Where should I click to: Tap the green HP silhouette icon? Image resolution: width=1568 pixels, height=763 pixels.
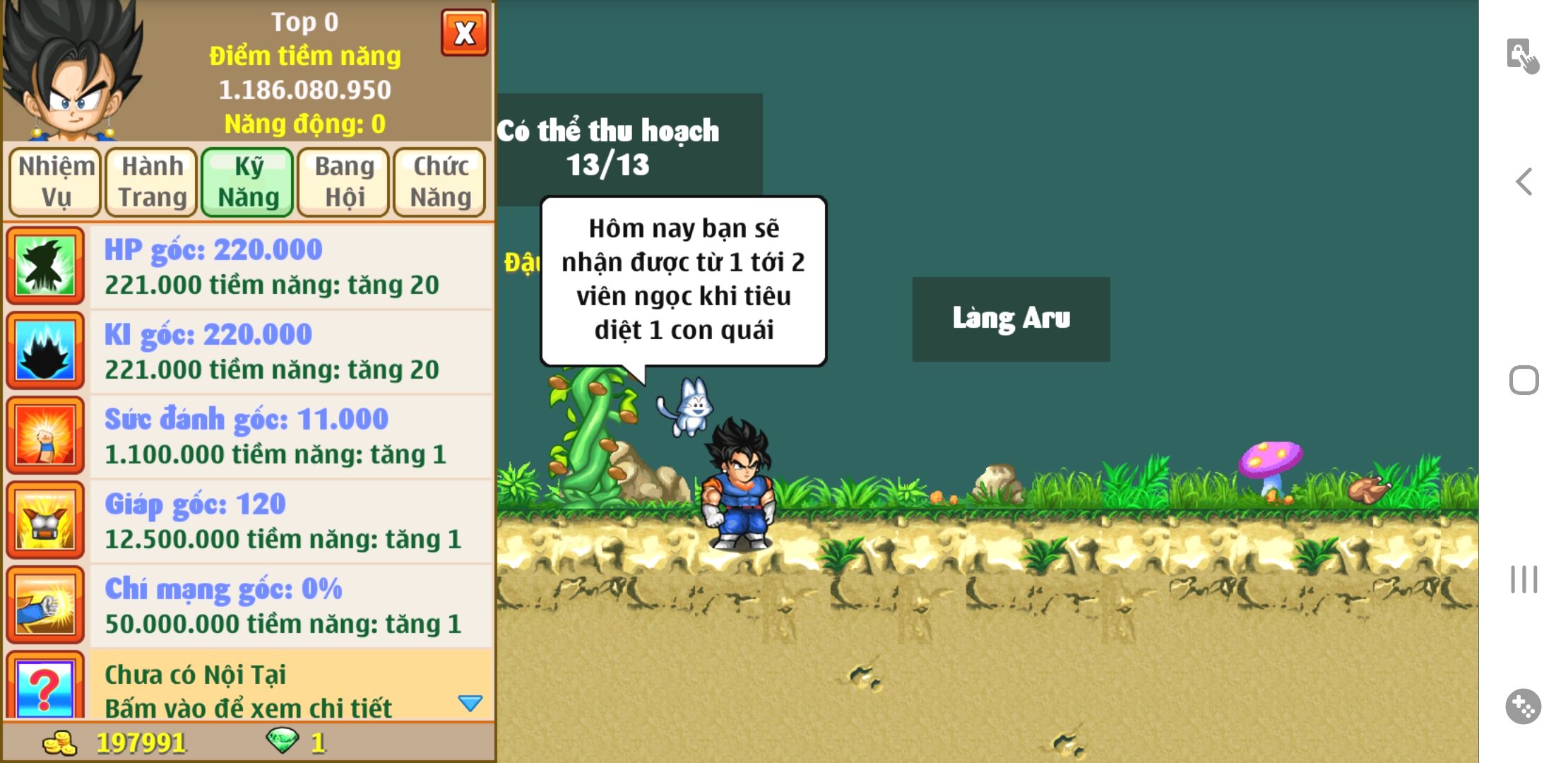pos(45,266)
